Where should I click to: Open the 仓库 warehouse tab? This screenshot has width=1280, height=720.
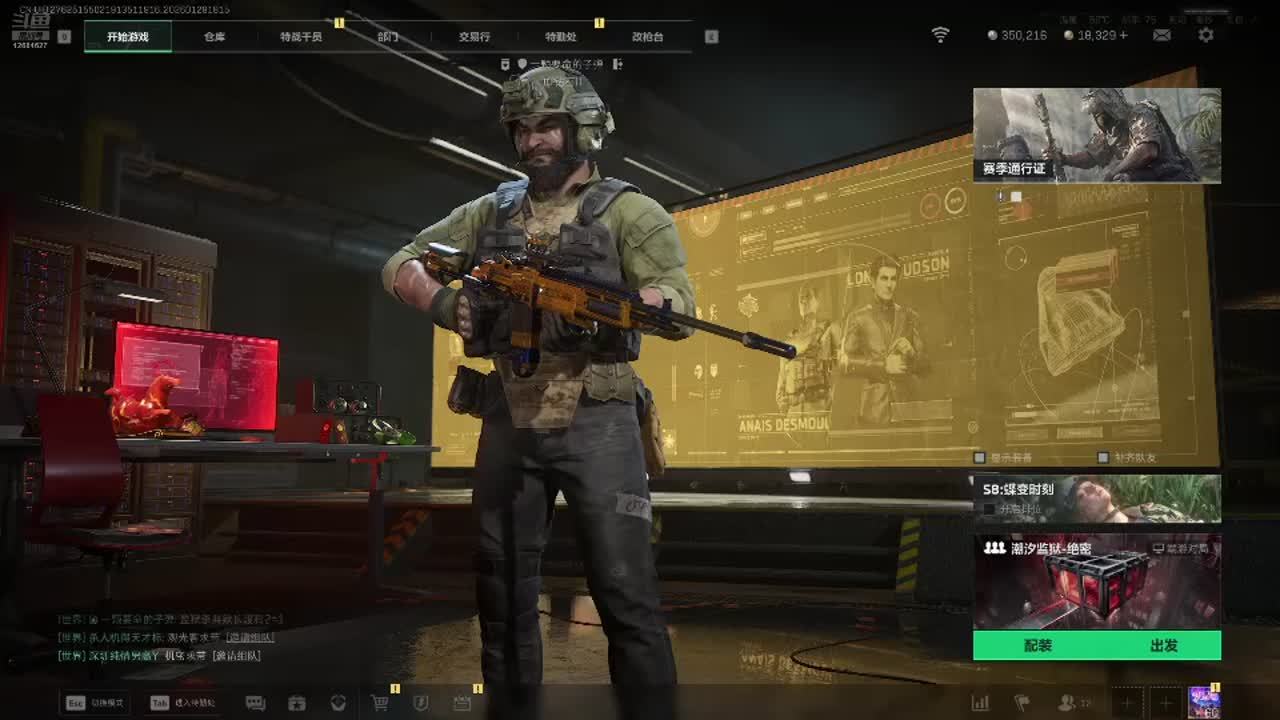[214, 37]
